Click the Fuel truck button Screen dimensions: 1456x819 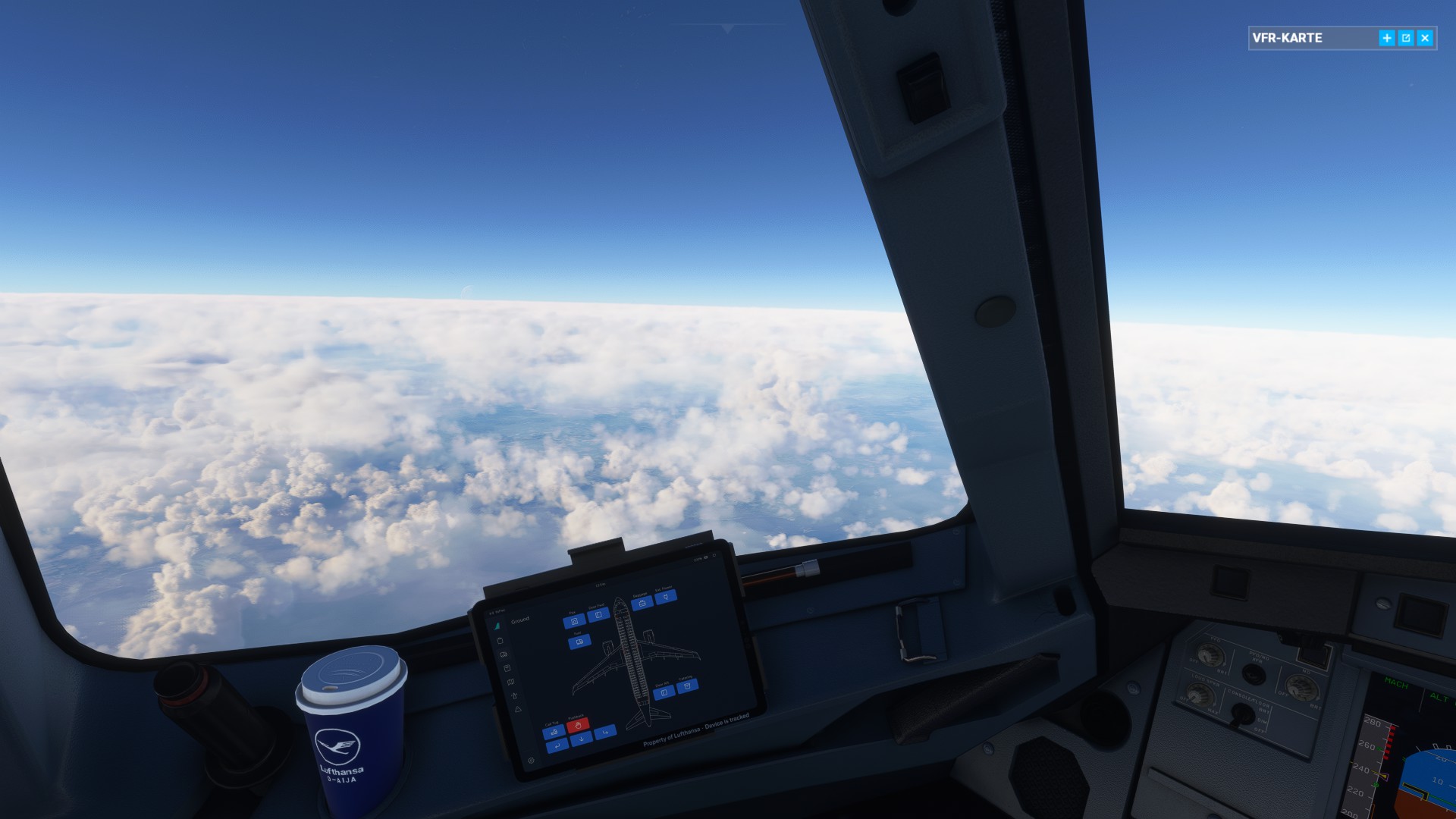coord(580,642)
